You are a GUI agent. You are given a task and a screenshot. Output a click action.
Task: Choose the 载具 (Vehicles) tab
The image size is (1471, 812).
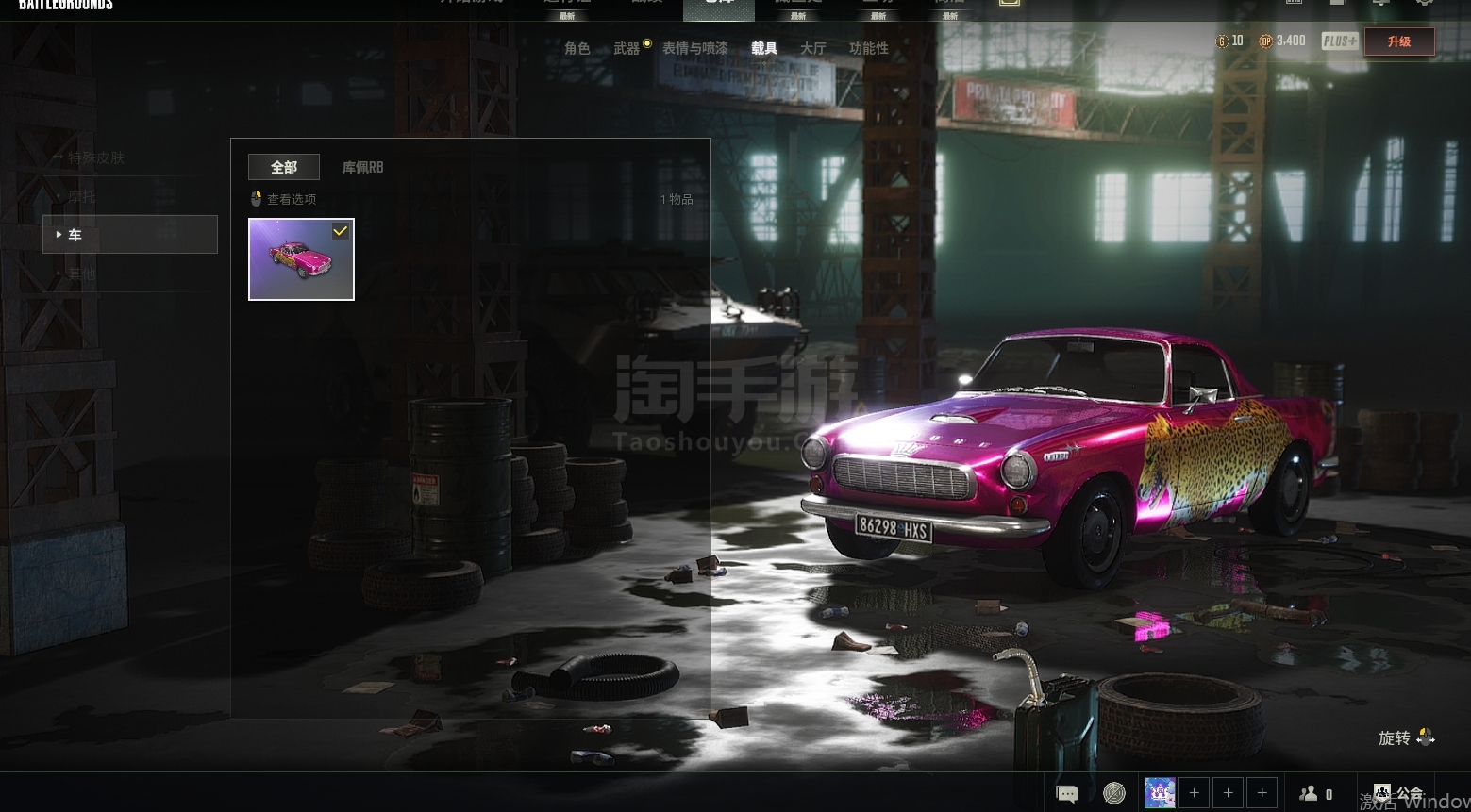763,48
